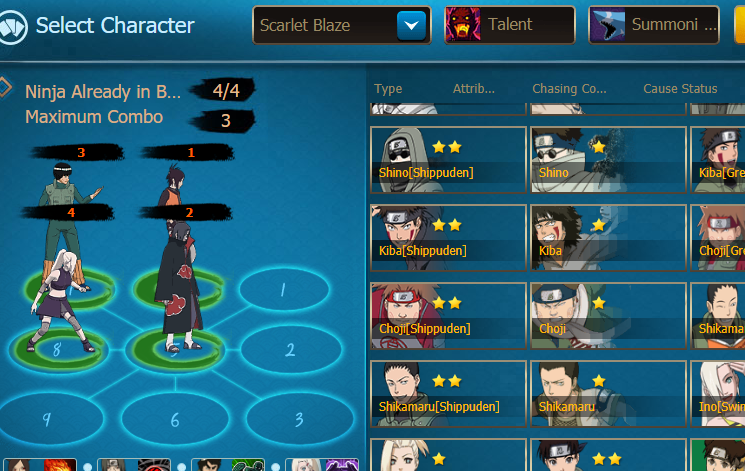The height and width of the screenshot is (471, 745).
Task: Open the Summoning menu button
Action: pyautogui.click(x=653, y=25)
